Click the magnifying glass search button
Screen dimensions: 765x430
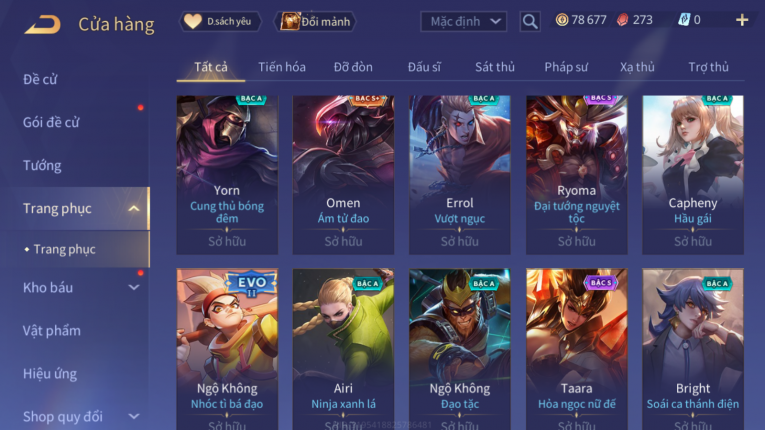tap(530, 21)
